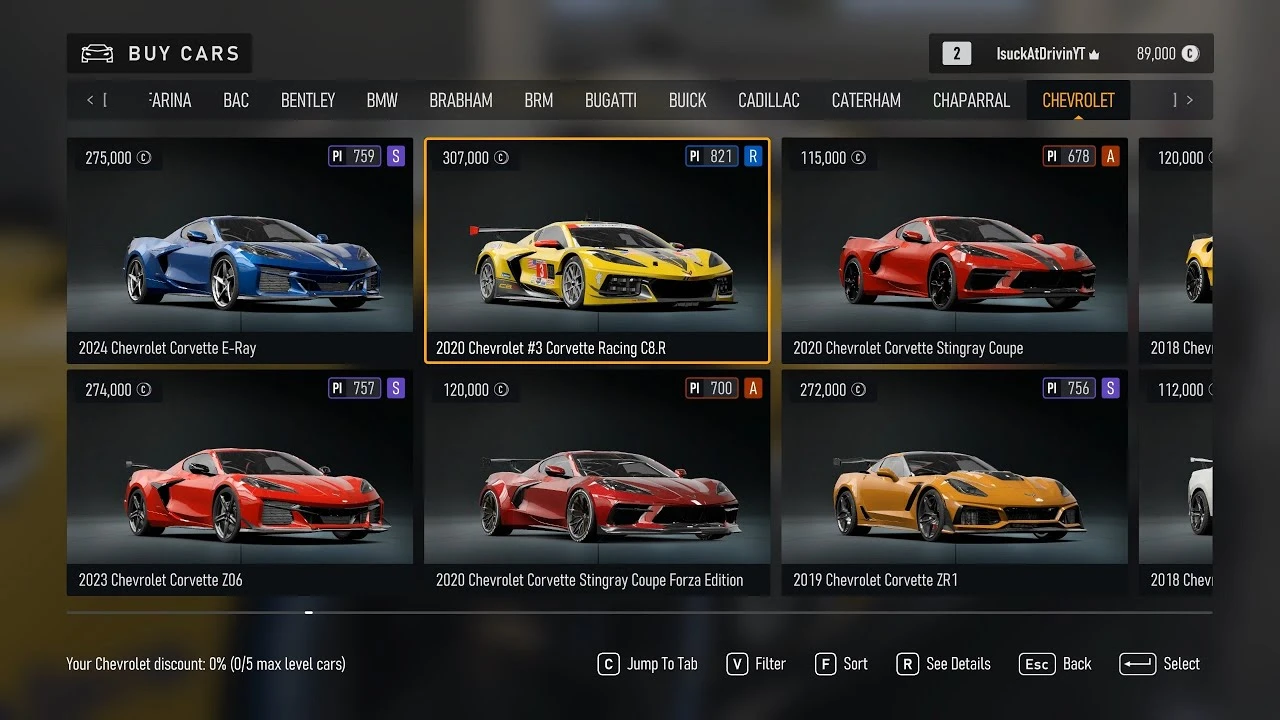
Task: Click the horizontal scrollbar below the car grid
Action: coord(308,612)
